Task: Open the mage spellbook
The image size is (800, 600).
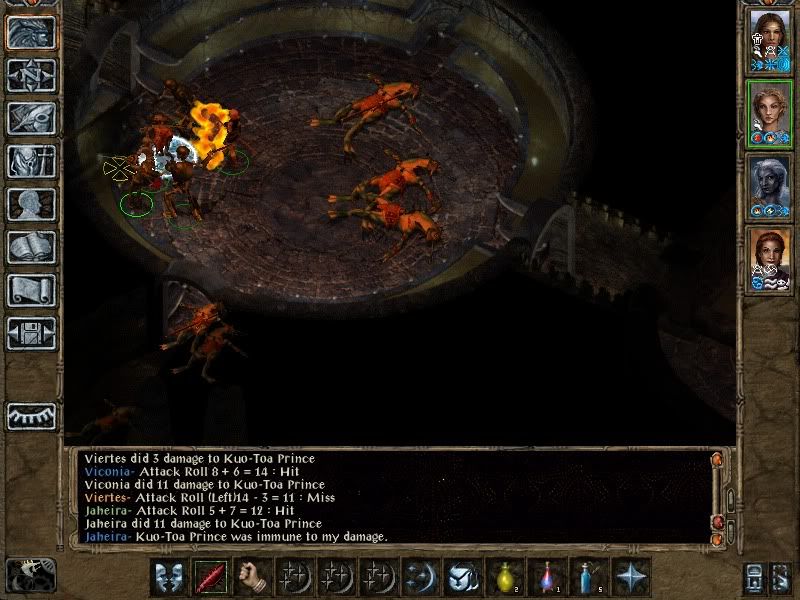Action: [x=31, y=247]
